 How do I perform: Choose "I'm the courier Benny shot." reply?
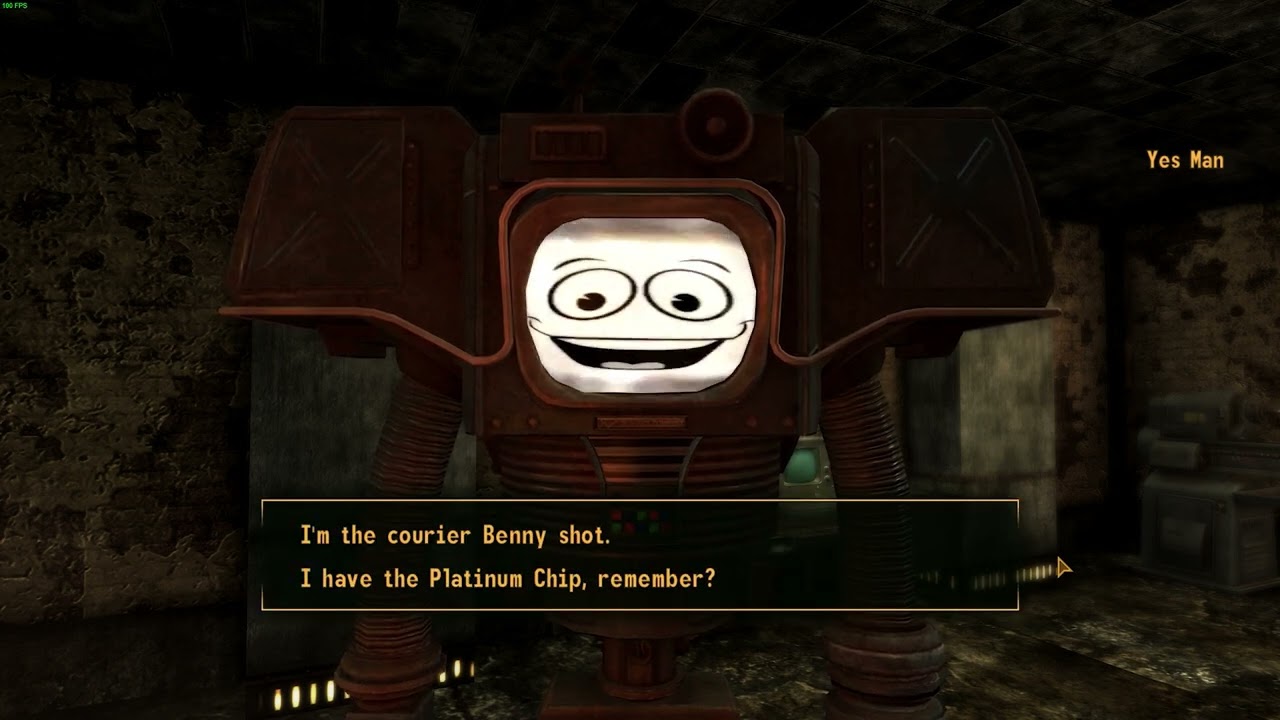tap(455, 535)
